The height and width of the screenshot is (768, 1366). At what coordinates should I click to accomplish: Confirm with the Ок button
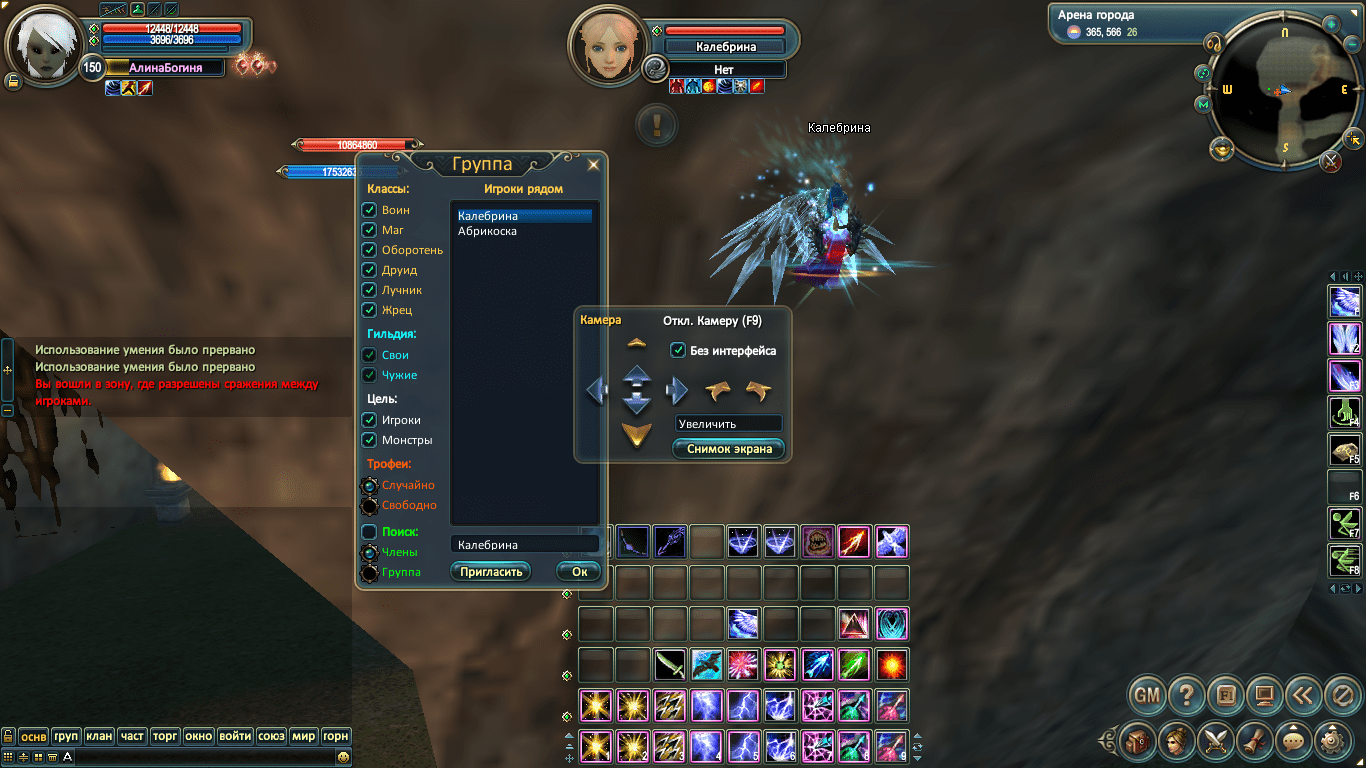[579, 571]
